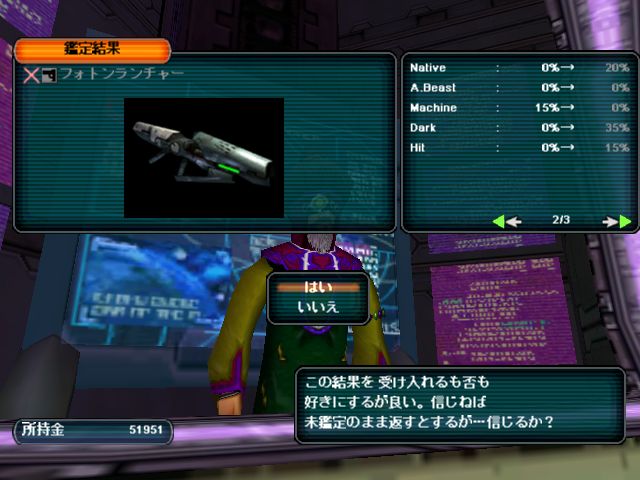Image resolution: width=640 pixels, height=480 pixels.
Task: Select the フォトンランチャー item entry
Action: 120,75
